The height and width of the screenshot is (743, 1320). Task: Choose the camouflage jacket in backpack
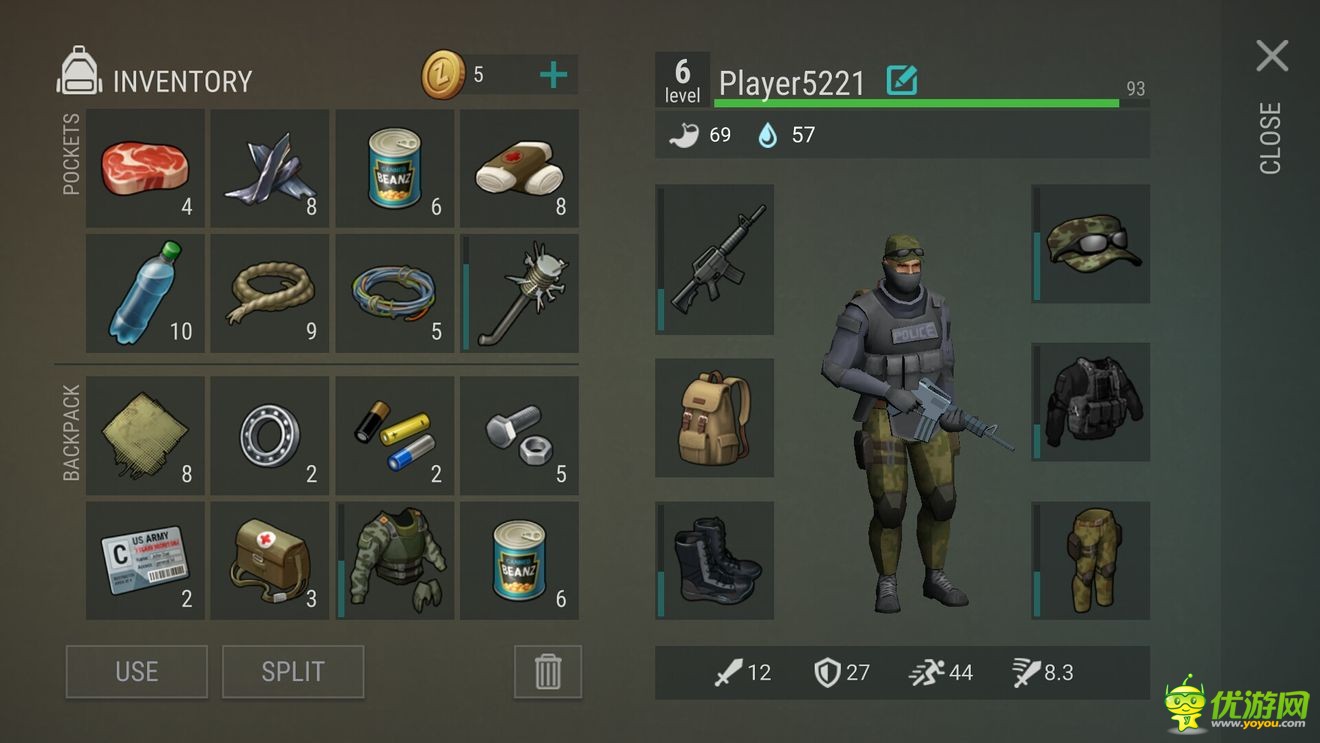(395, 561)
